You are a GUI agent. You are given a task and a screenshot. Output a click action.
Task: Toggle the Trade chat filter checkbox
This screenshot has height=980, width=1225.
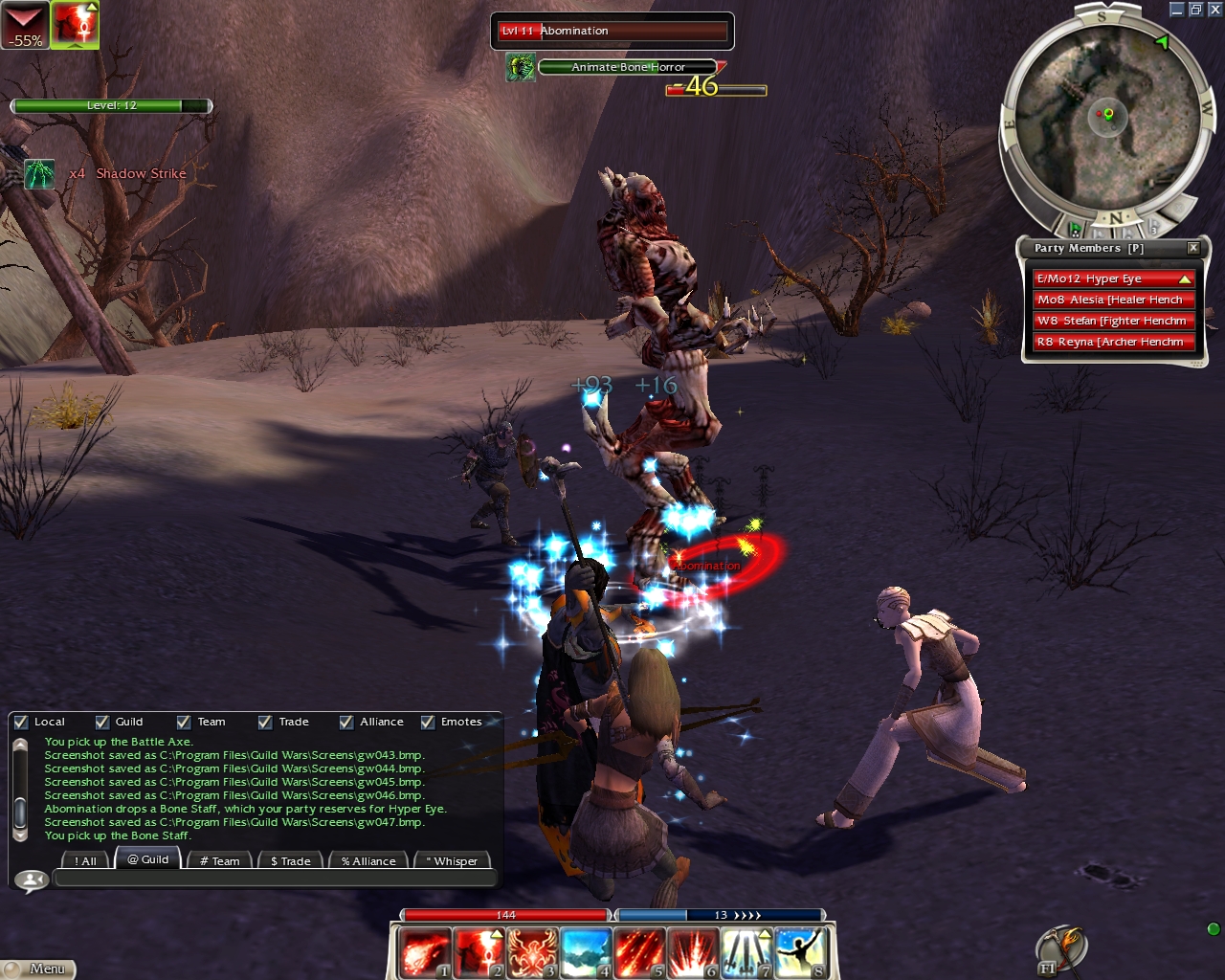(265, 723)
